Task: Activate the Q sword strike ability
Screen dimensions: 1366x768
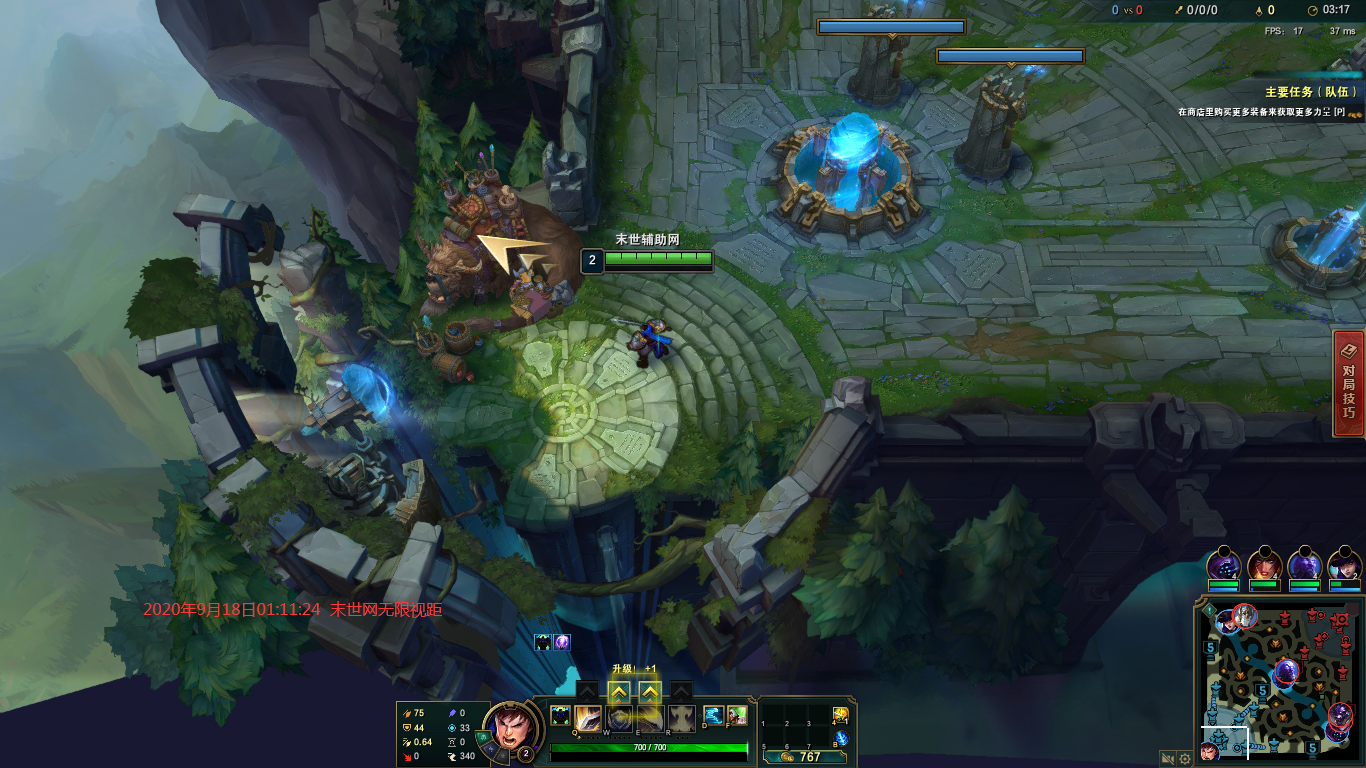Action: pos(588,718)
